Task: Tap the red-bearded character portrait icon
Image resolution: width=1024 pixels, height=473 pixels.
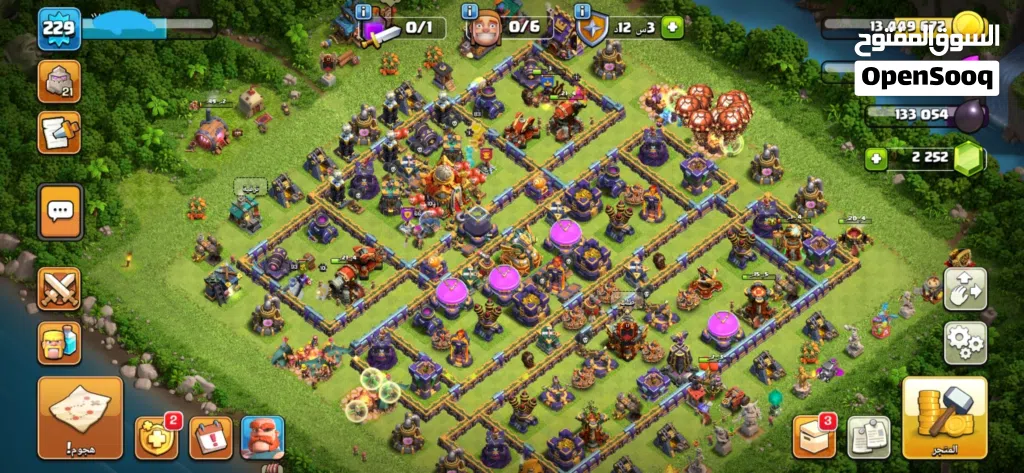Action: pyautogui.click(x=262, y=437)
